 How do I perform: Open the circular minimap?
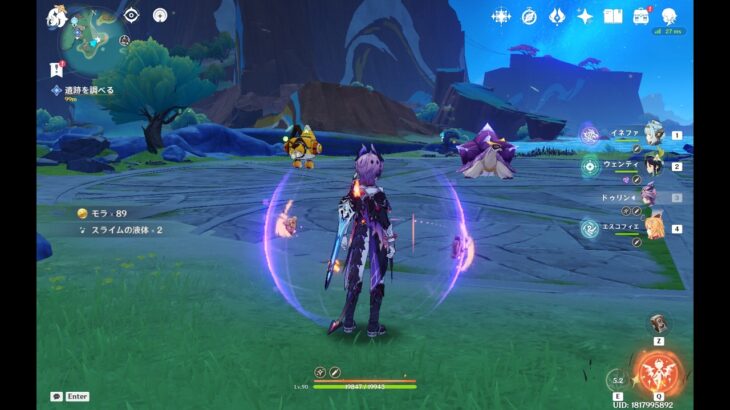tap(91, 36)
